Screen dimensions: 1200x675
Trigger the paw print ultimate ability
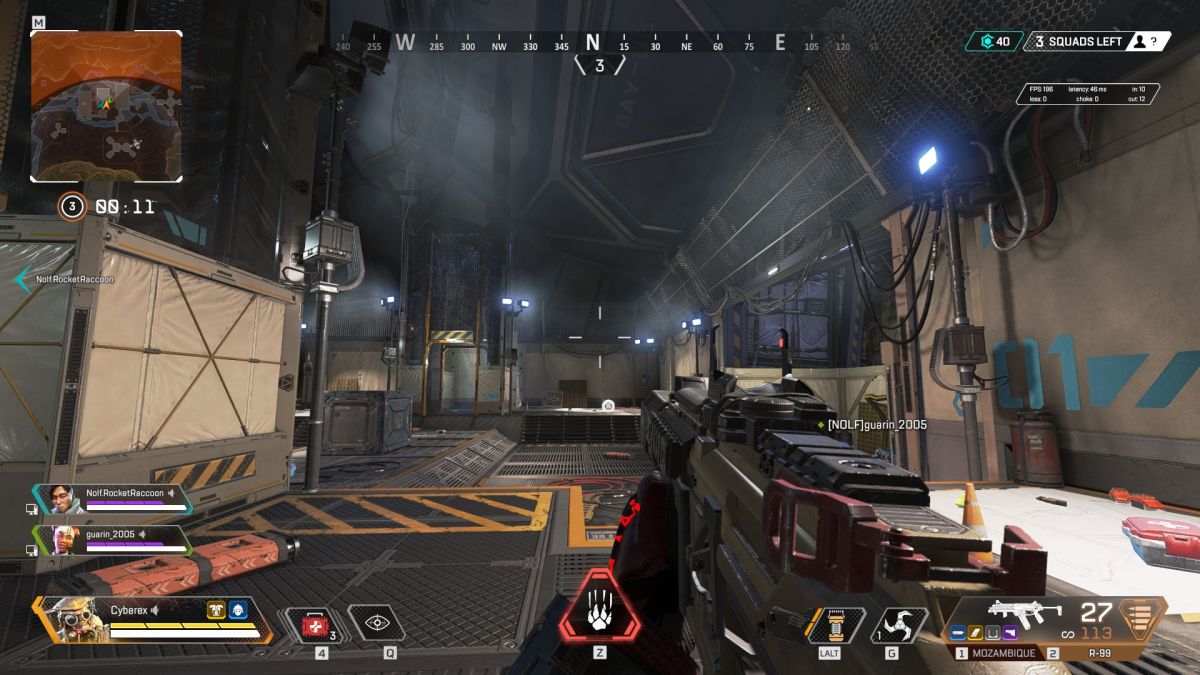click(x=599, y=606)
